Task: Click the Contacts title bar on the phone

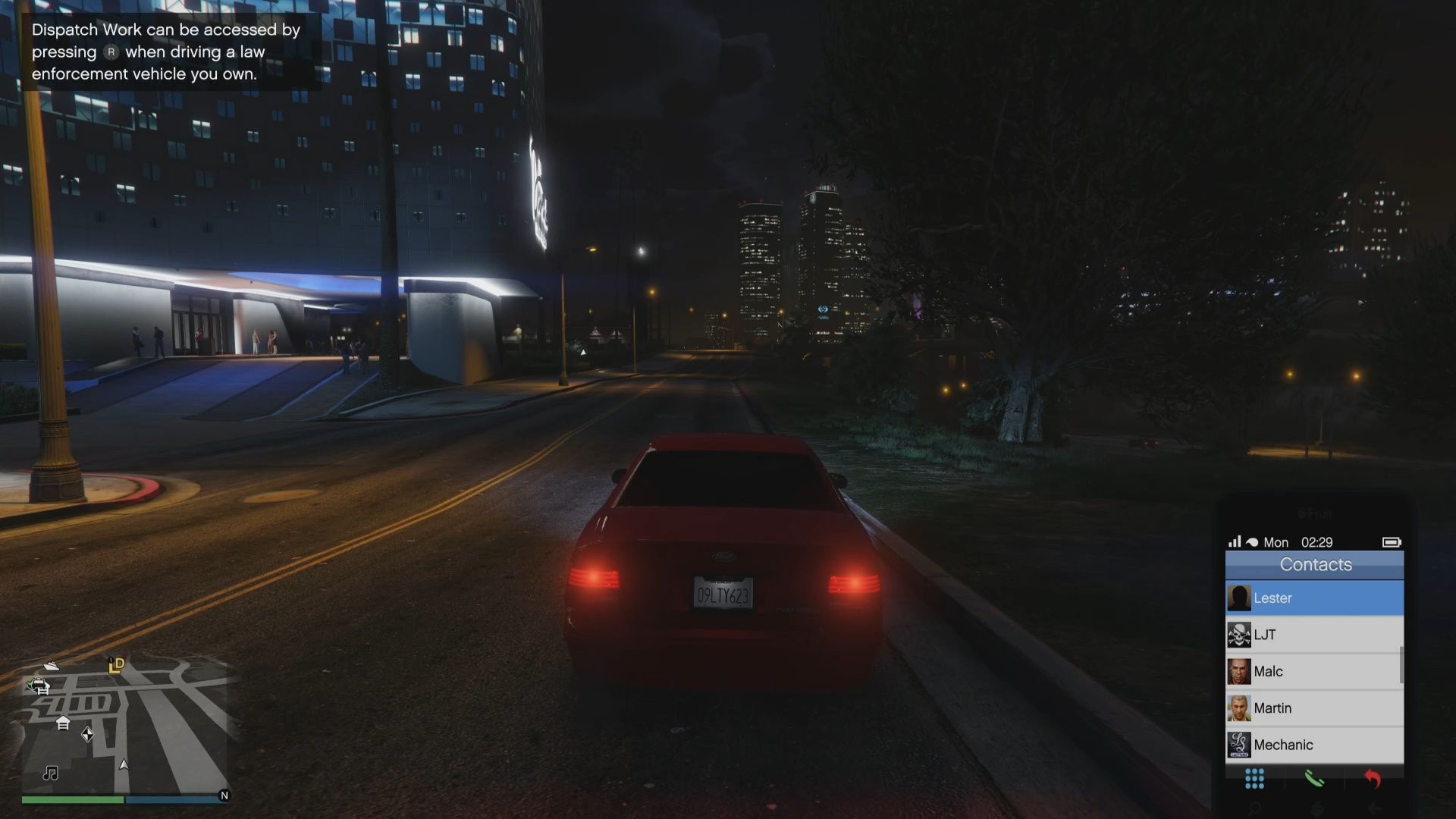Action: pos(1315,564)
